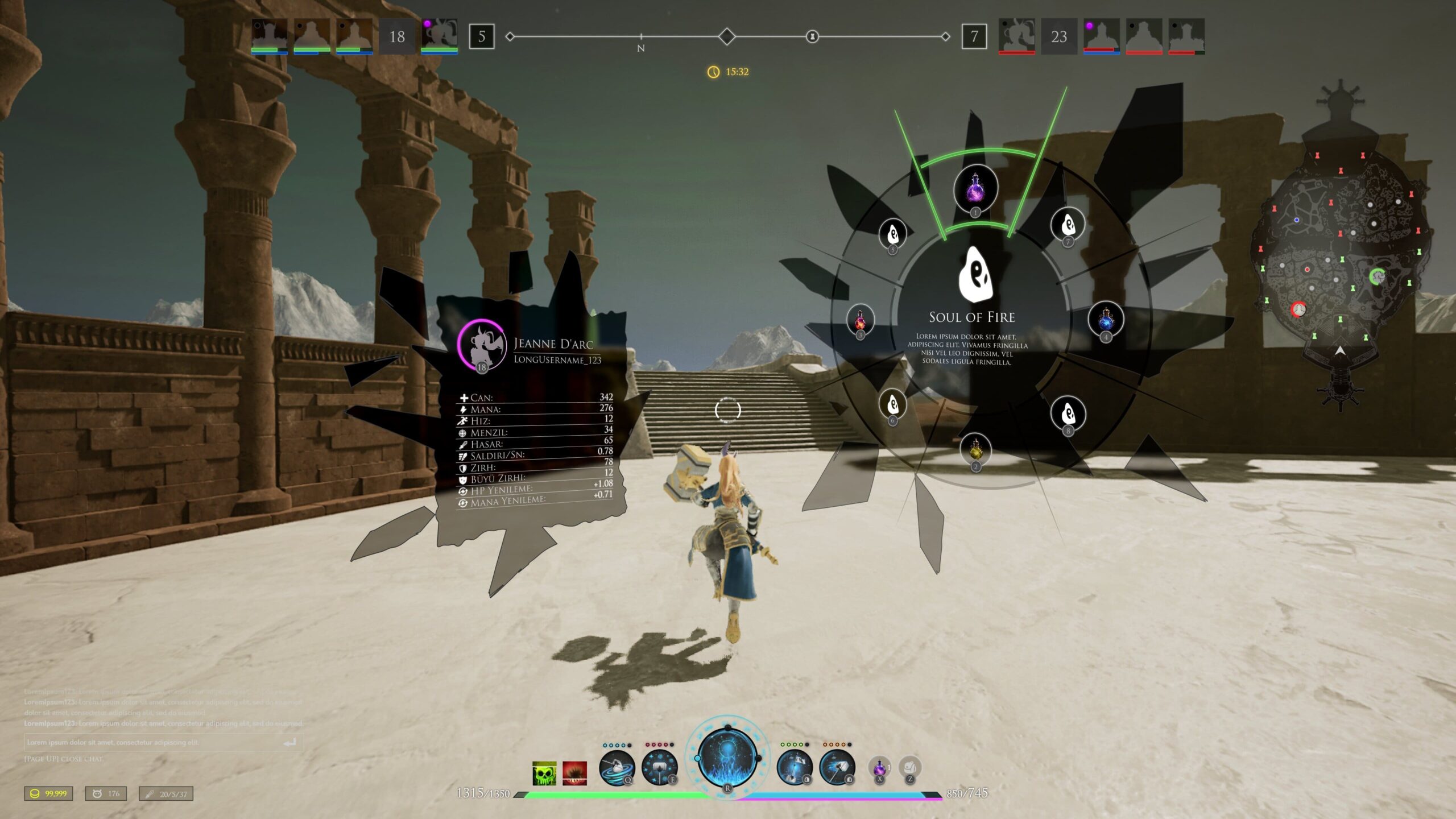Select the soul stone in wheel slot 8

click(x=1068, y=412)
